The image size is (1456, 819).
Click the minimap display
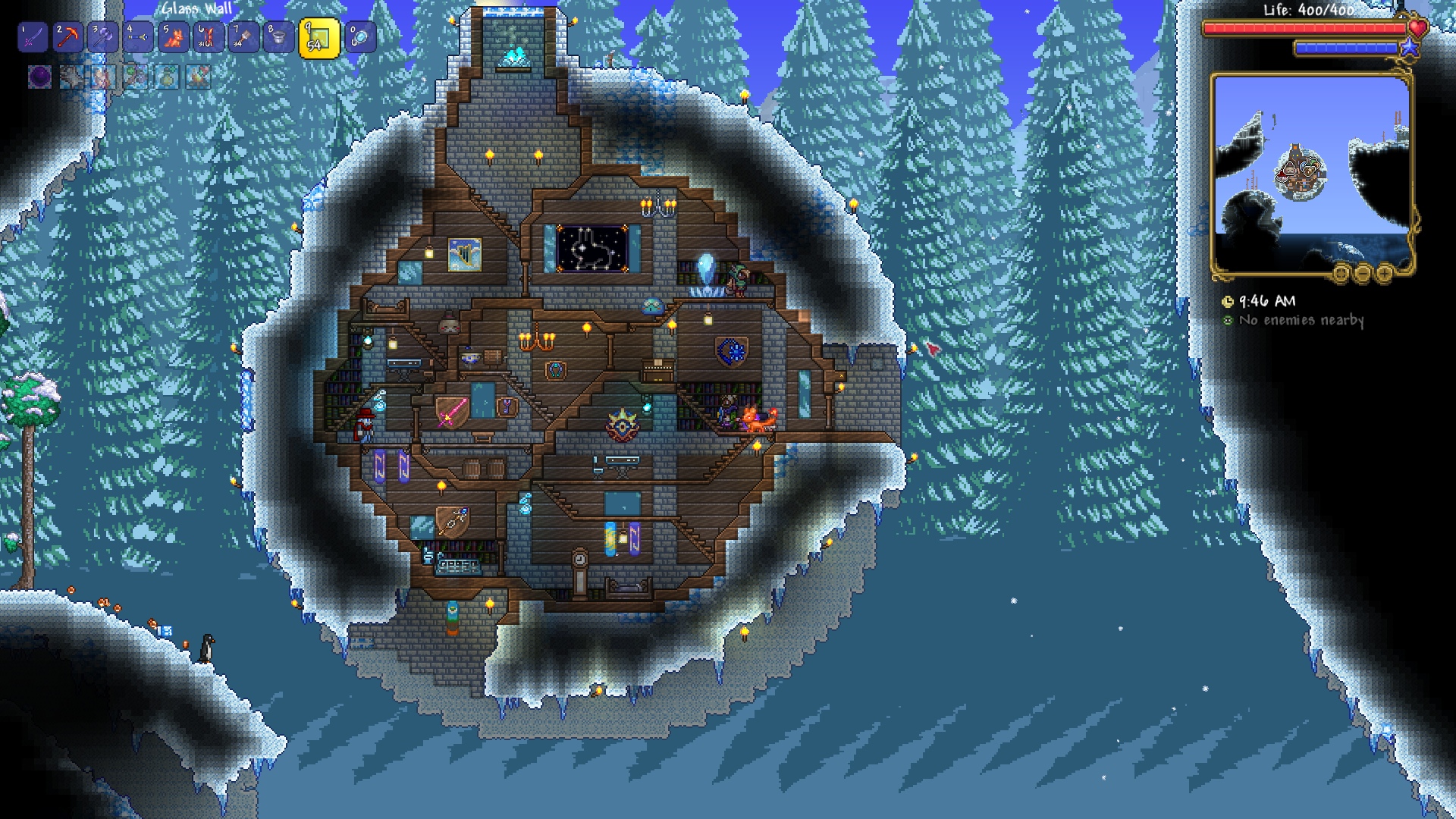pos(1311,173)
